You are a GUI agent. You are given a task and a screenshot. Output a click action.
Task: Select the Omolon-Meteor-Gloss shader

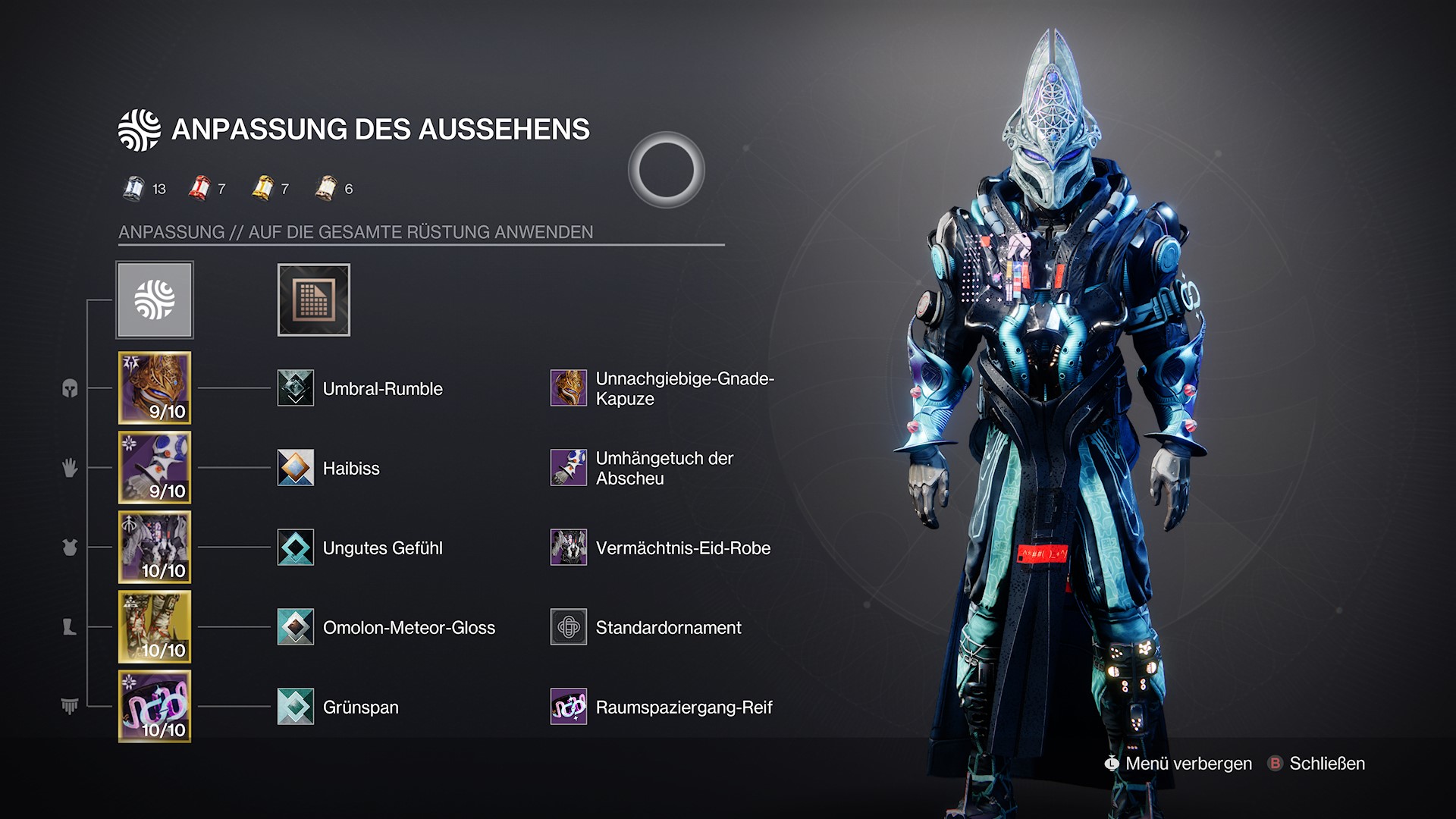click(x=296, y=627)
